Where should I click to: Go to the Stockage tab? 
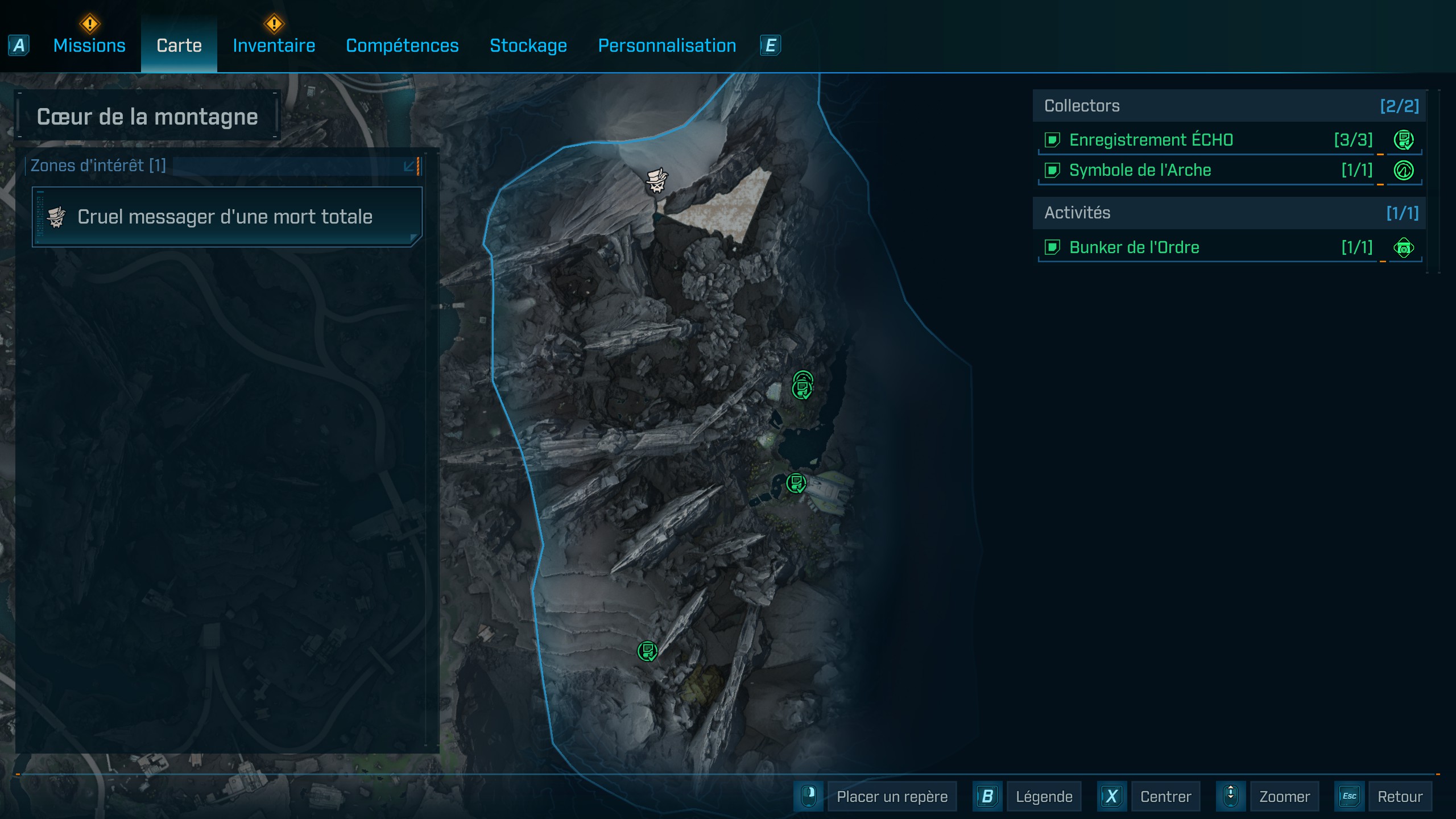(528, 45)
